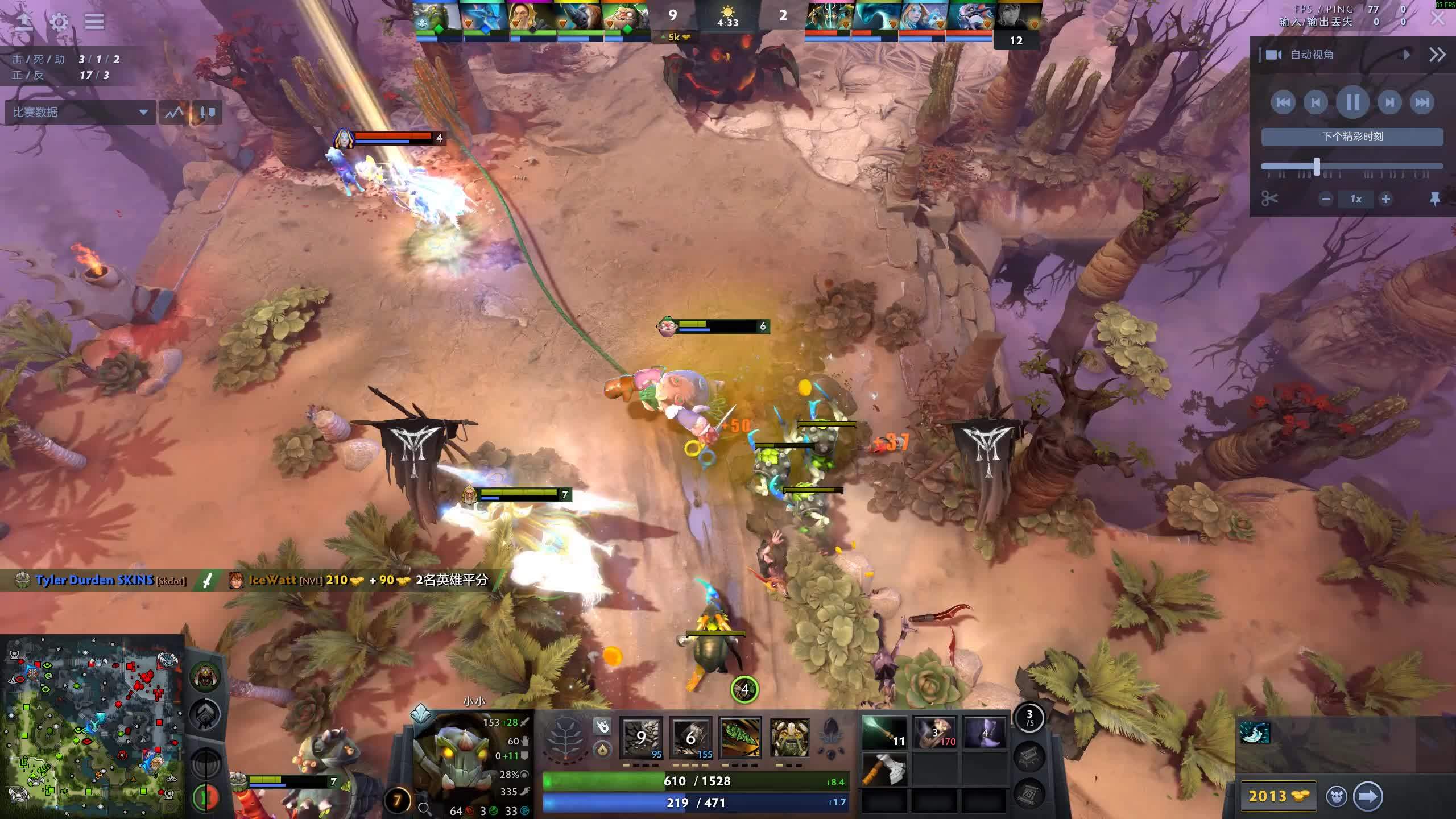1456x819 pixels.
Task: Open the shop via the gold counter
Action: click(x=1278, y=796)
